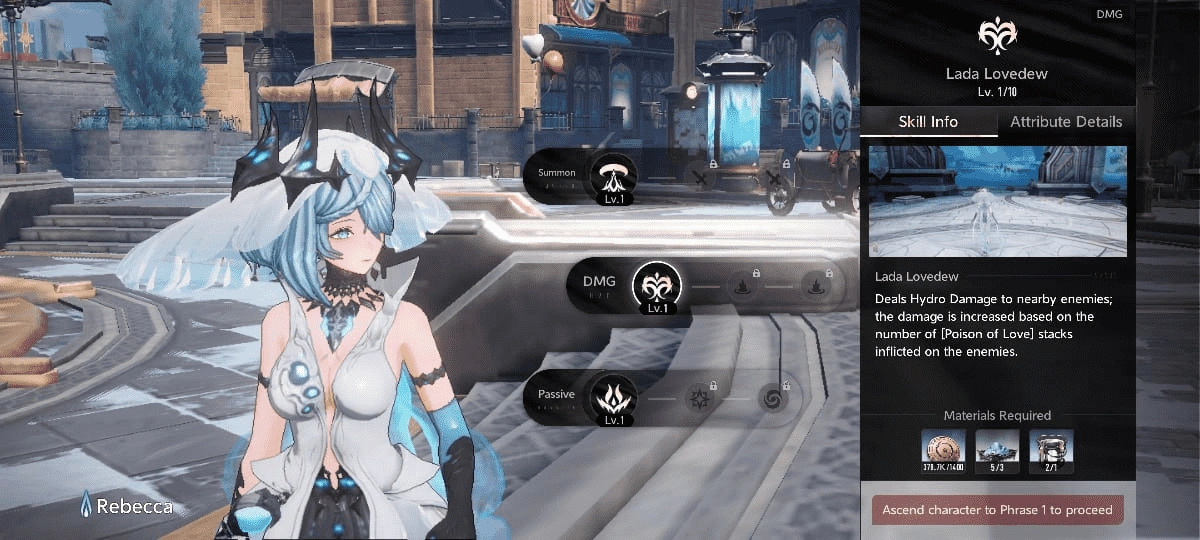Click the Ascend character to Phrase 1 button

tap(997, 510)
